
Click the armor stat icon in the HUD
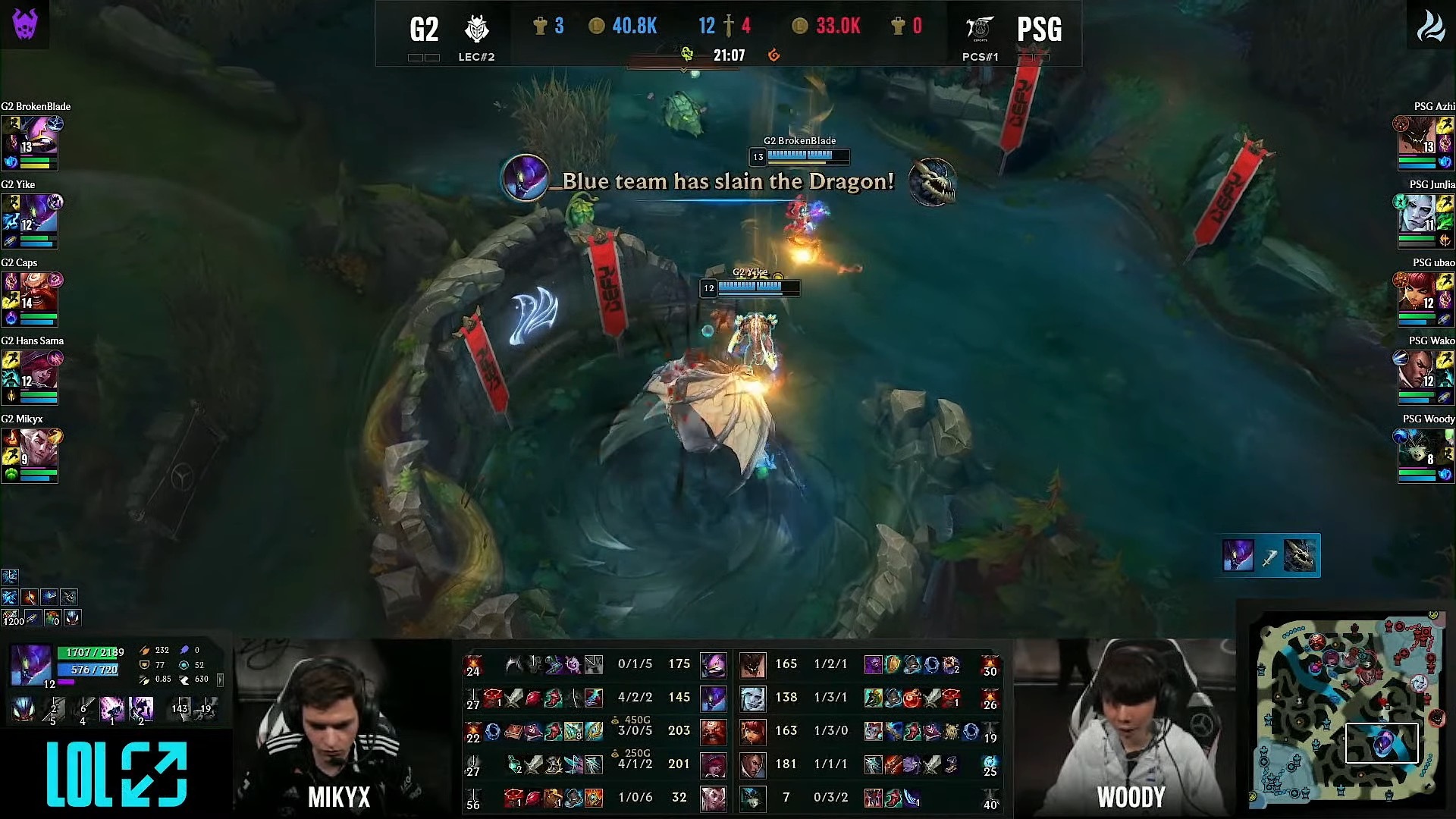(144, 665)
